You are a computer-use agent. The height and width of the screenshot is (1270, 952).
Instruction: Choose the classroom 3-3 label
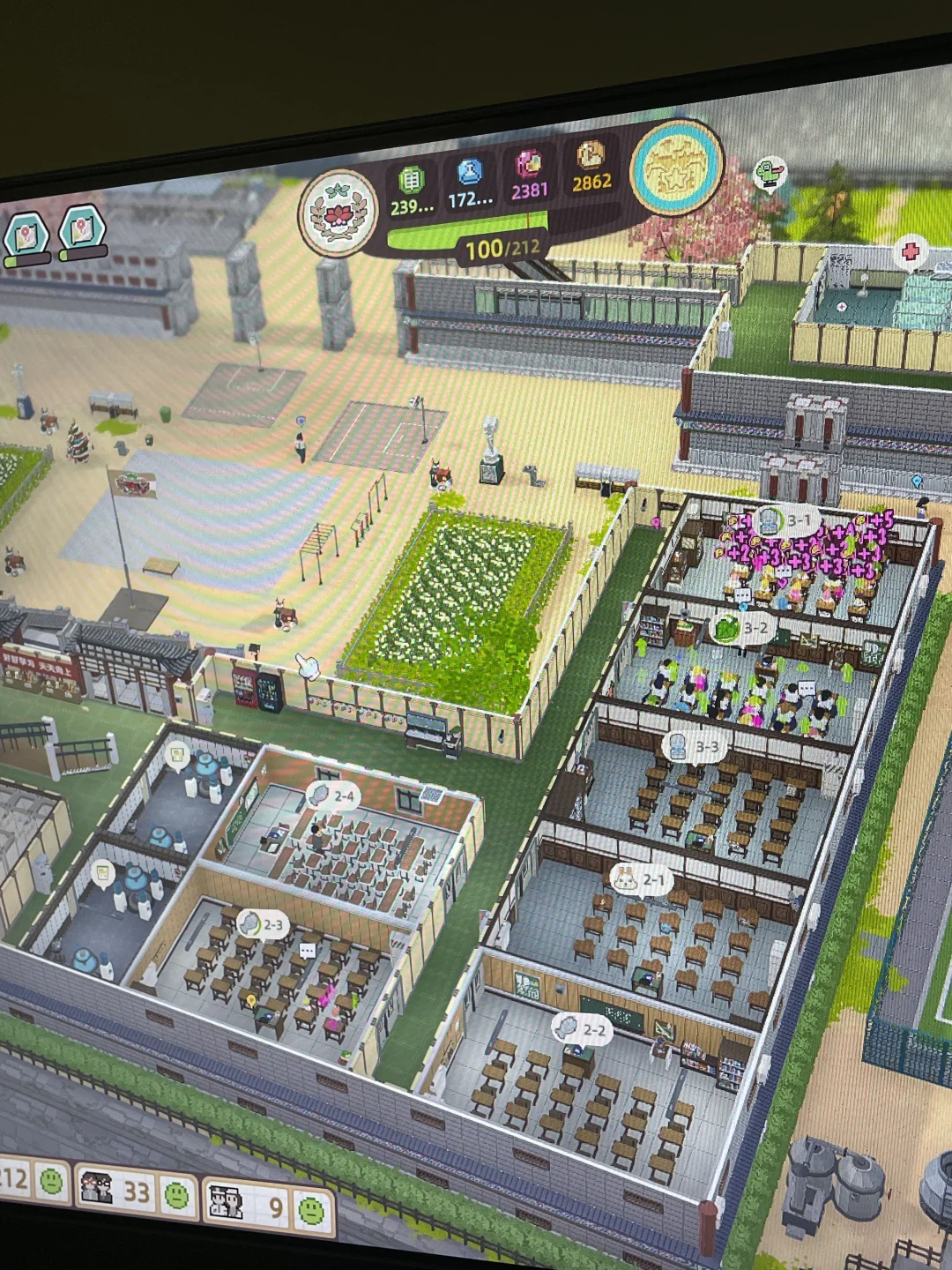pyautogui.click(x=692, y=748)
